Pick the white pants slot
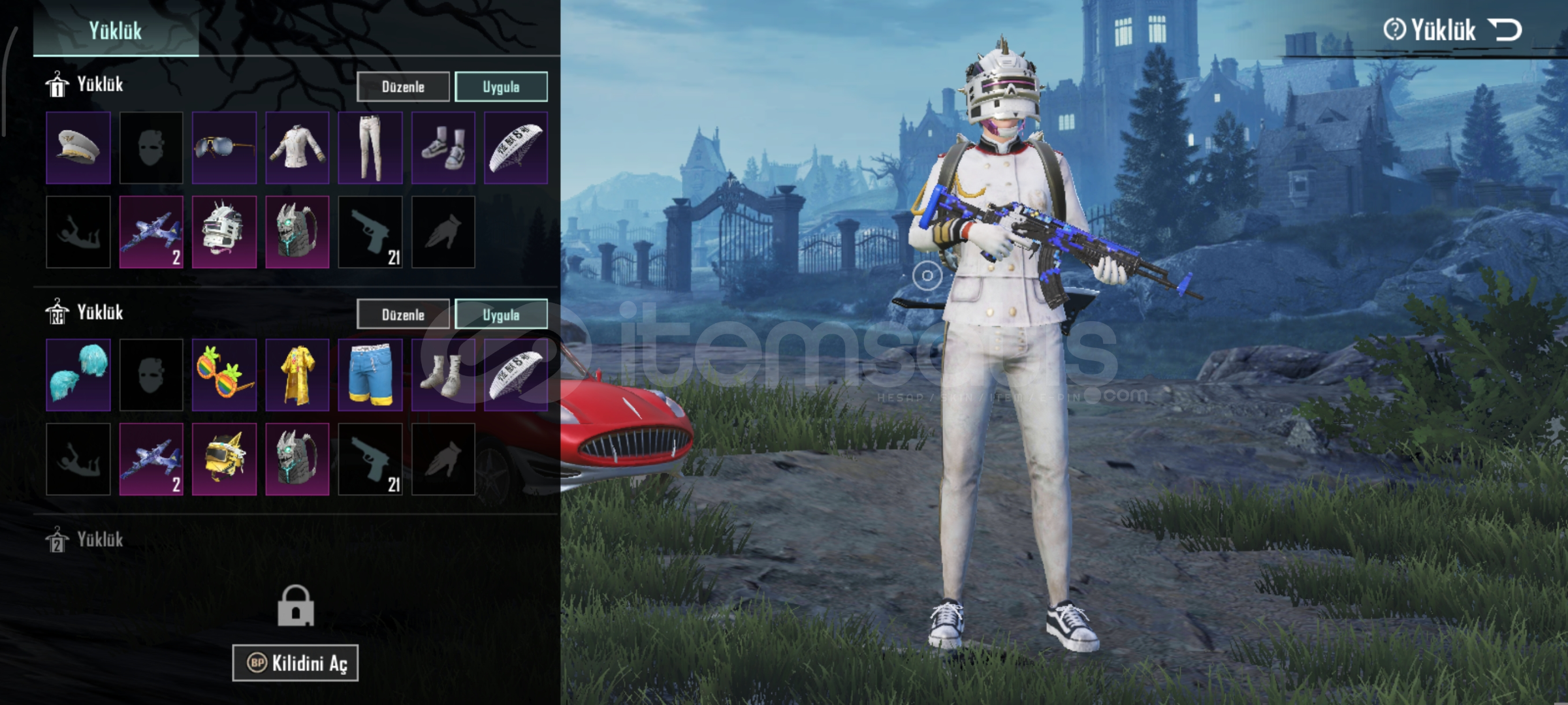 [370, 148]
